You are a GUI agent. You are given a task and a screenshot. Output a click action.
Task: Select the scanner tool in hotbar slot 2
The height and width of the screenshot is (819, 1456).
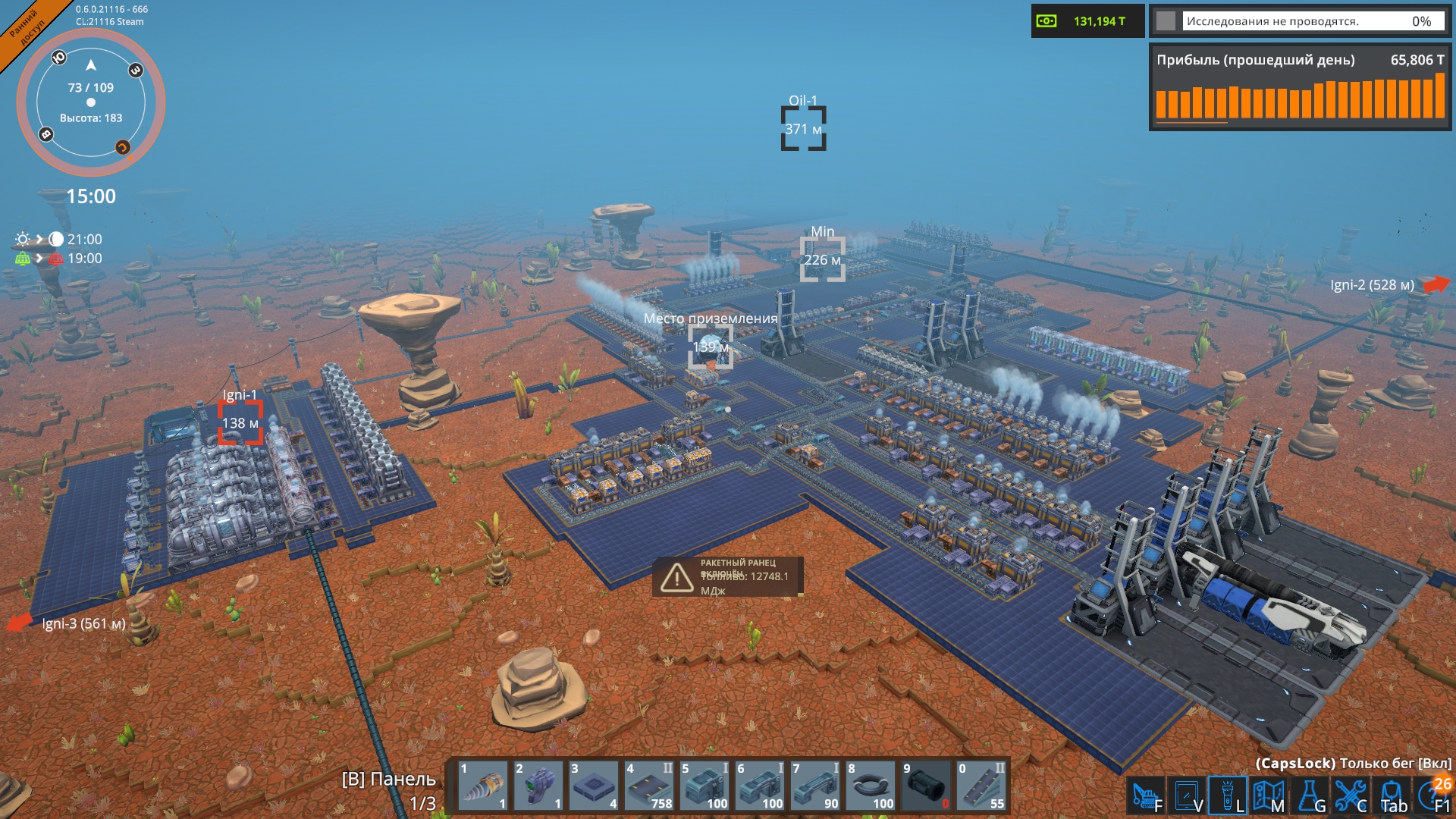(538, 786)
